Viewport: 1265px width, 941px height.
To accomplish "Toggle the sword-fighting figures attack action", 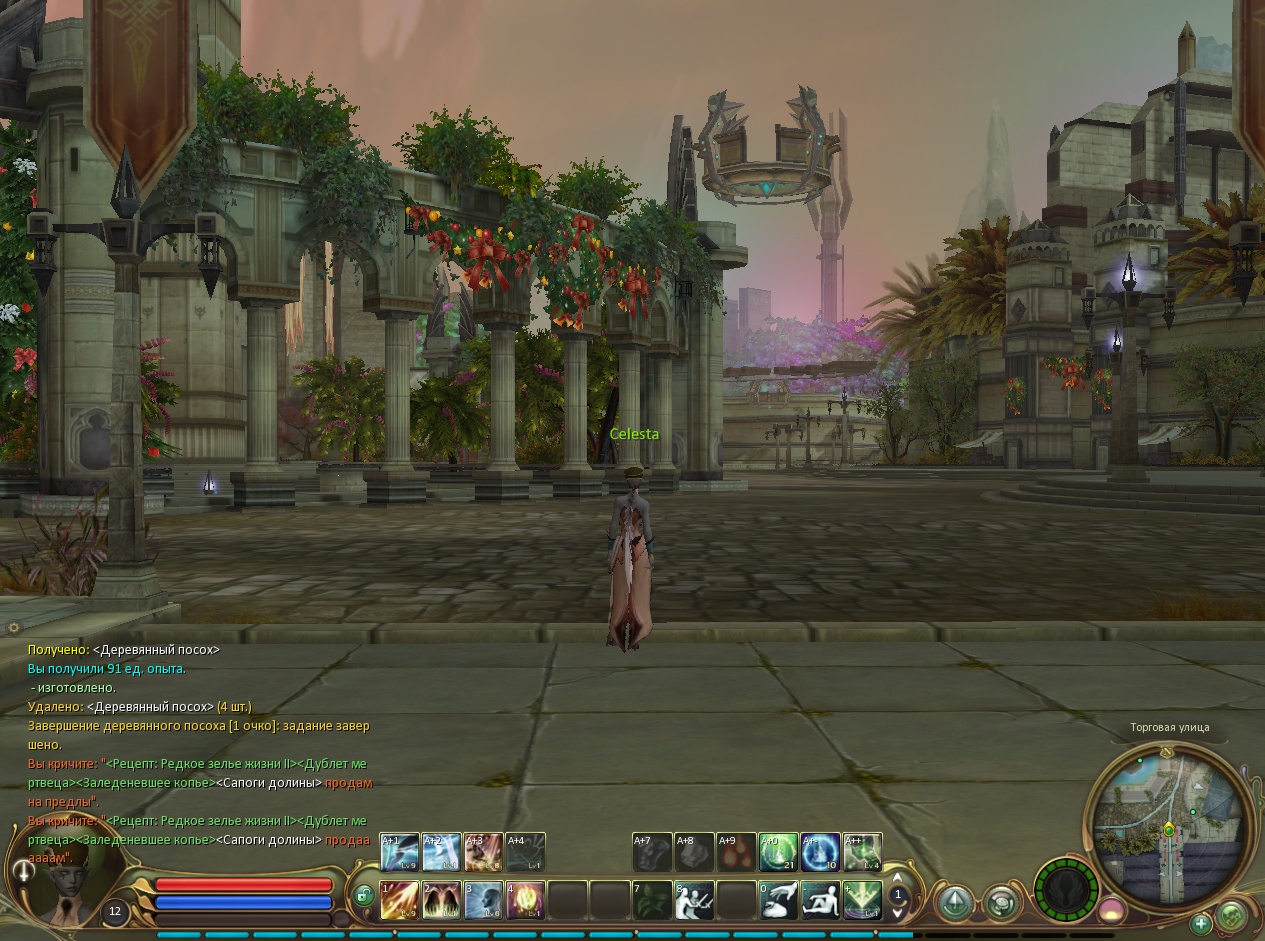I will point(694,900).
